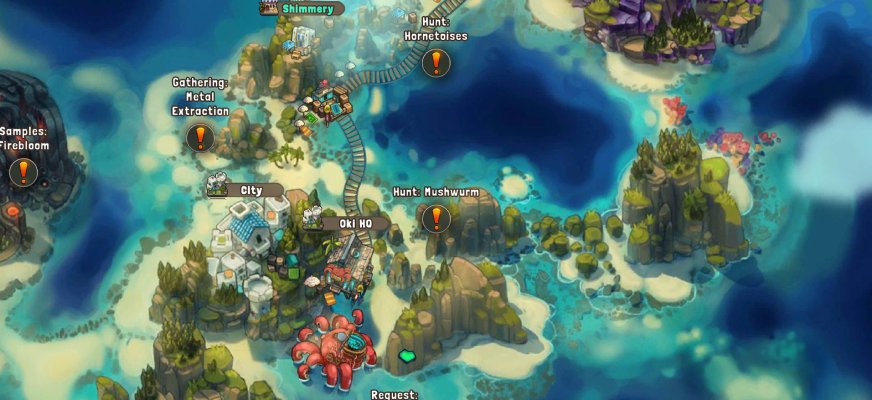This screenshot has height=400, width=872.
Task: Choose the Samples: Firebloom exclamation marker
Action: point(23,172)
